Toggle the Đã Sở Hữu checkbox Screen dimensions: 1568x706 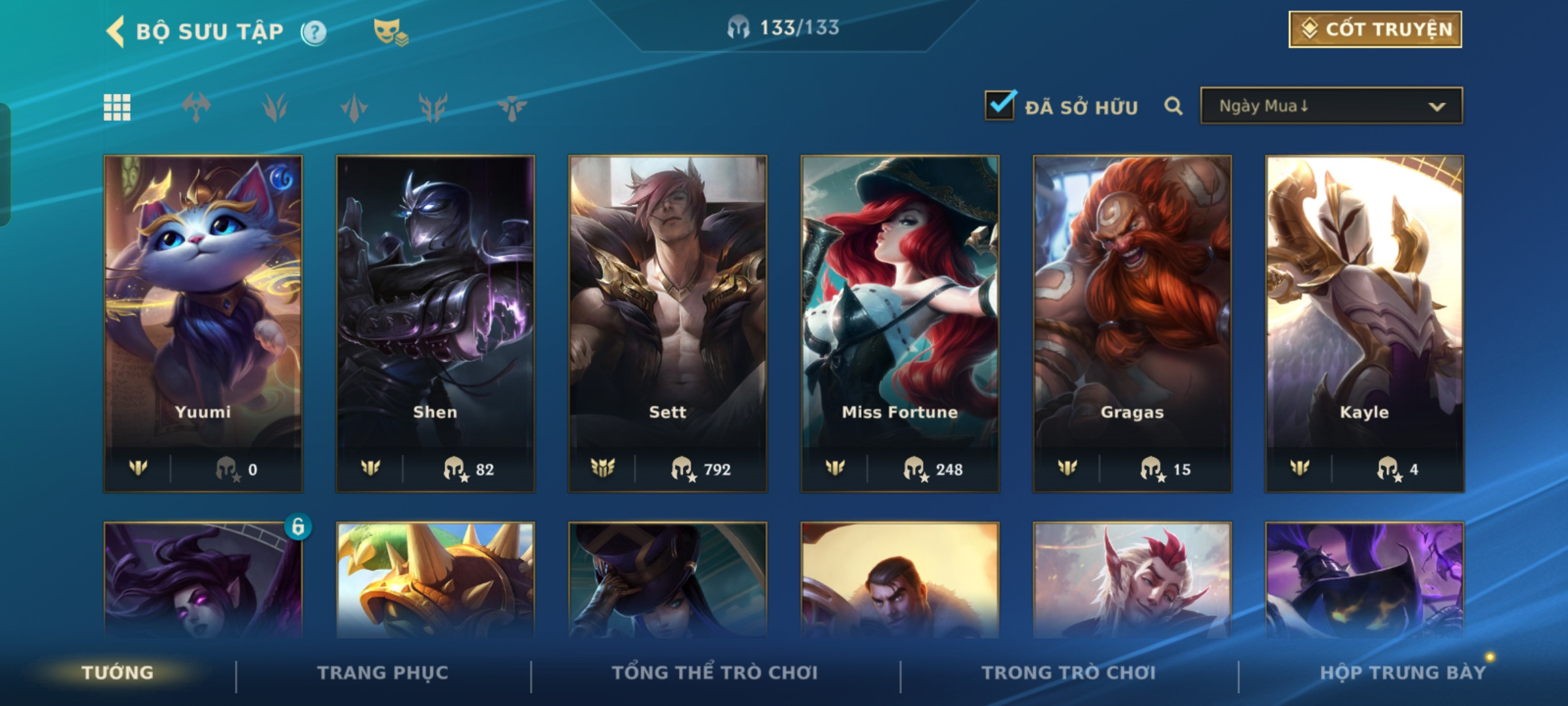1000,106
